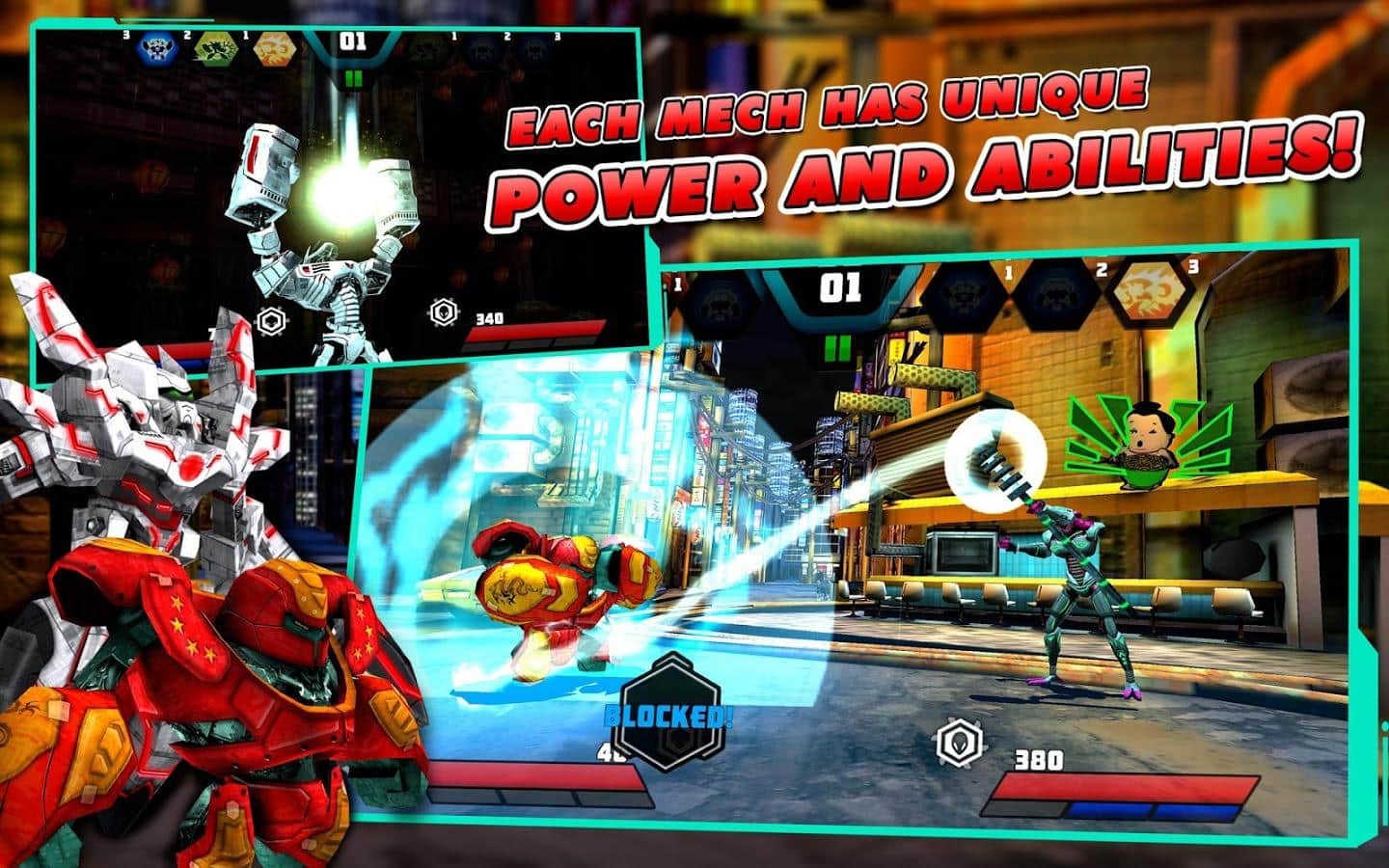Choose the green fighter hexagon icon

pyautogui.click(x=214, y=49)
